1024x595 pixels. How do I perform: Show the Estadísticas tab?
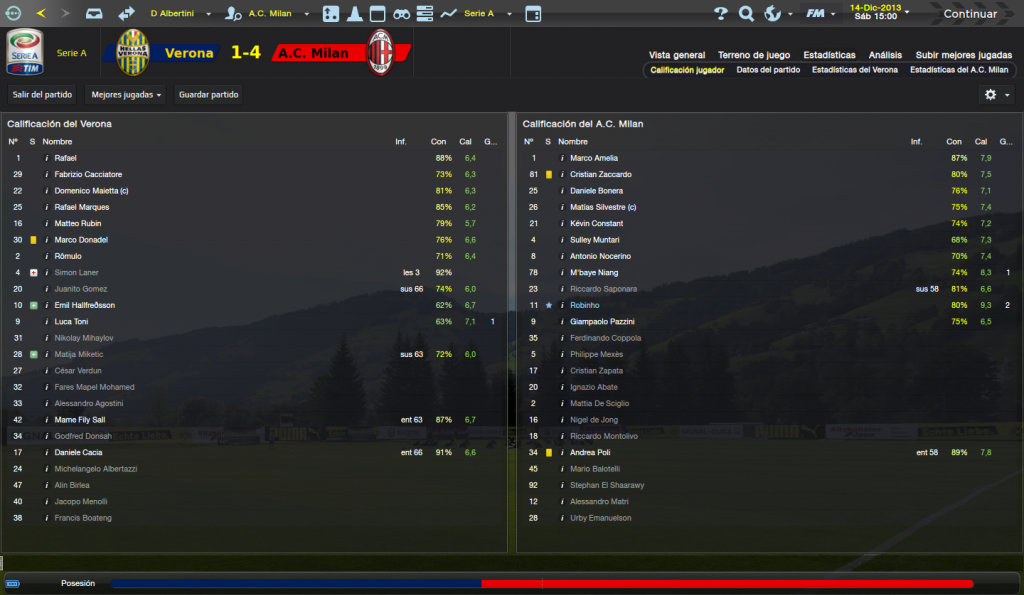click(x=828, y=55)
